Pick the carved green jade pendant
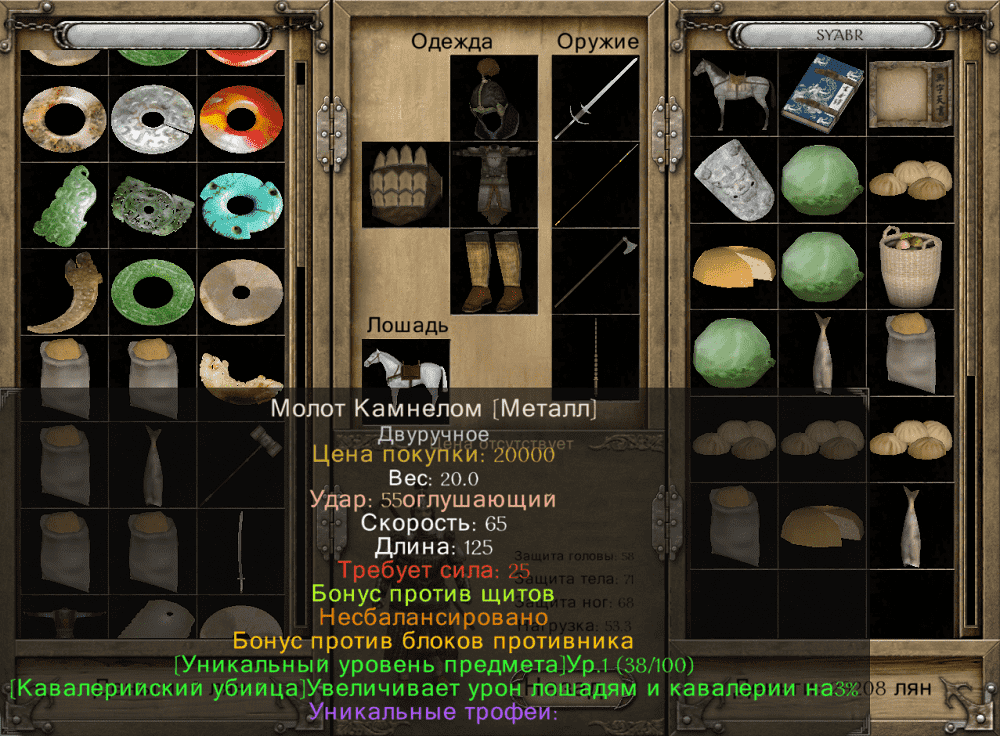This screenshot has width=1000, height=736. [x=64, y=204]
